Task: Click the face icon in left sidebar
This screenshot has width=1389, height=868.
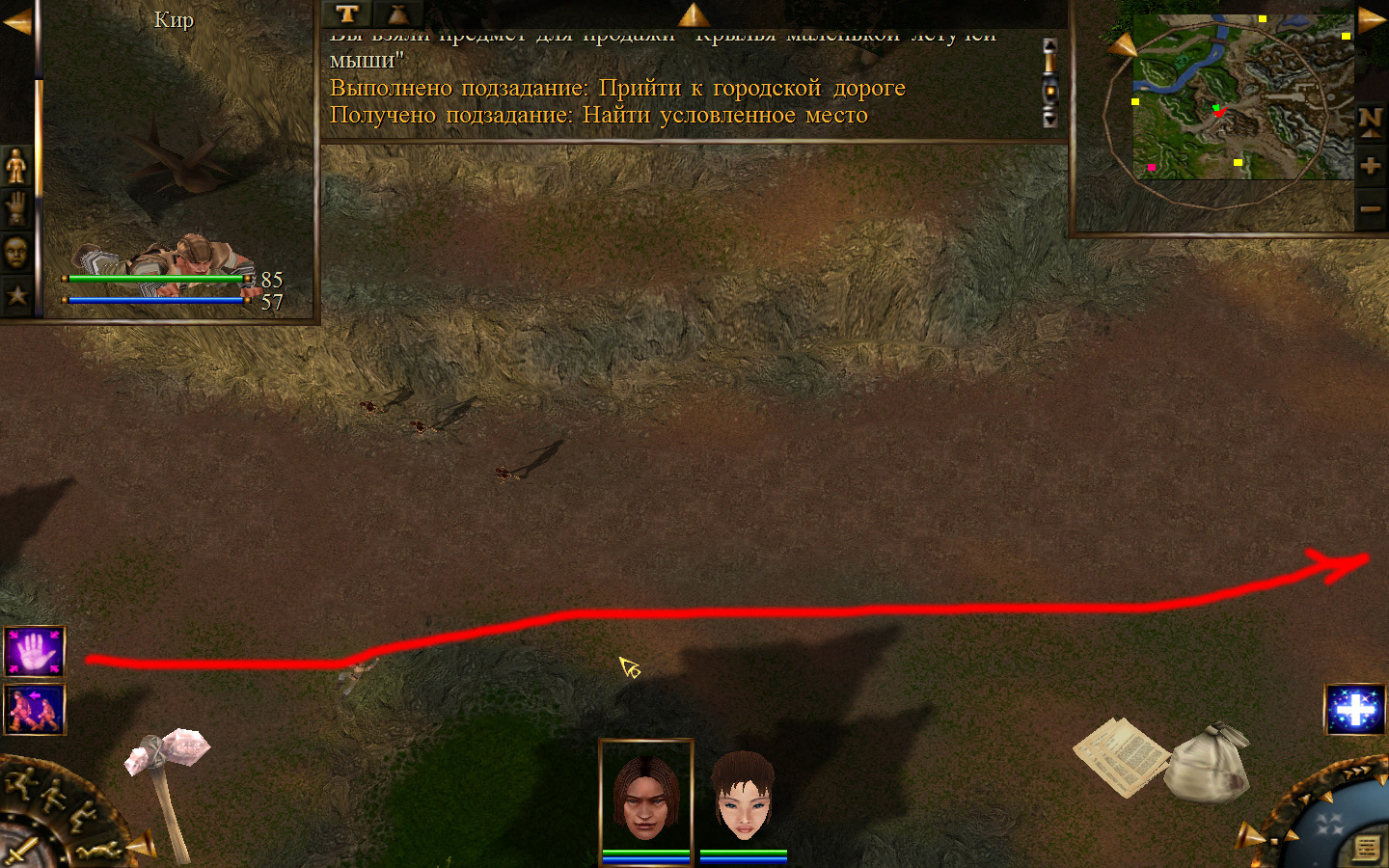Action: coord(16,252)
